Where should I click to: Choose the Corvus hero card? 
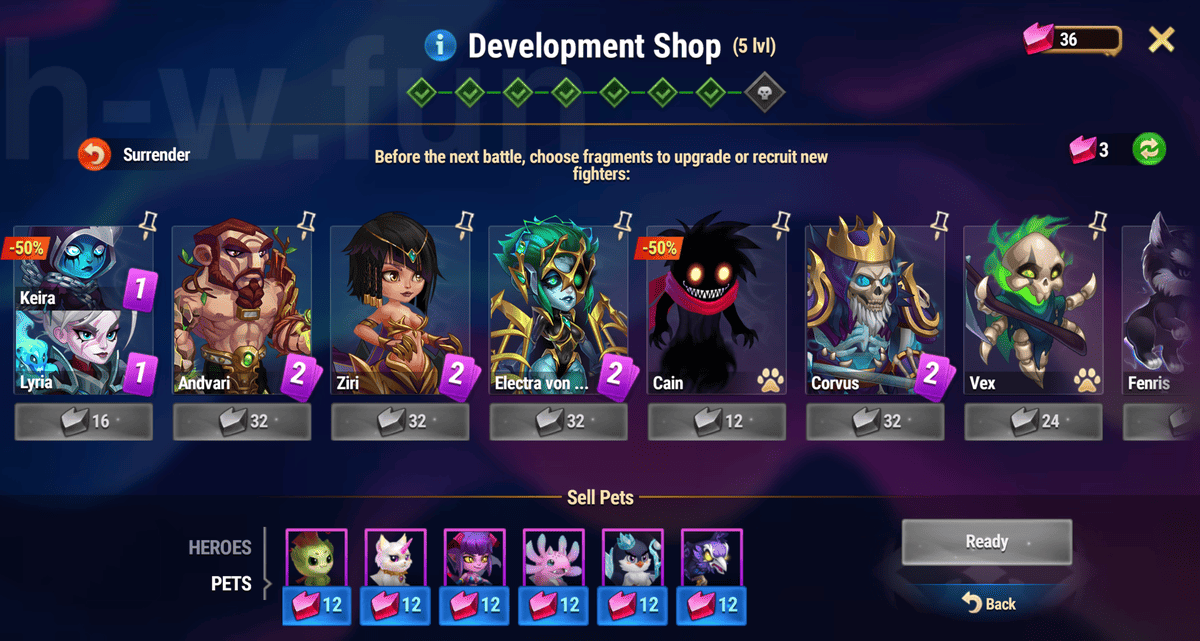874,312
